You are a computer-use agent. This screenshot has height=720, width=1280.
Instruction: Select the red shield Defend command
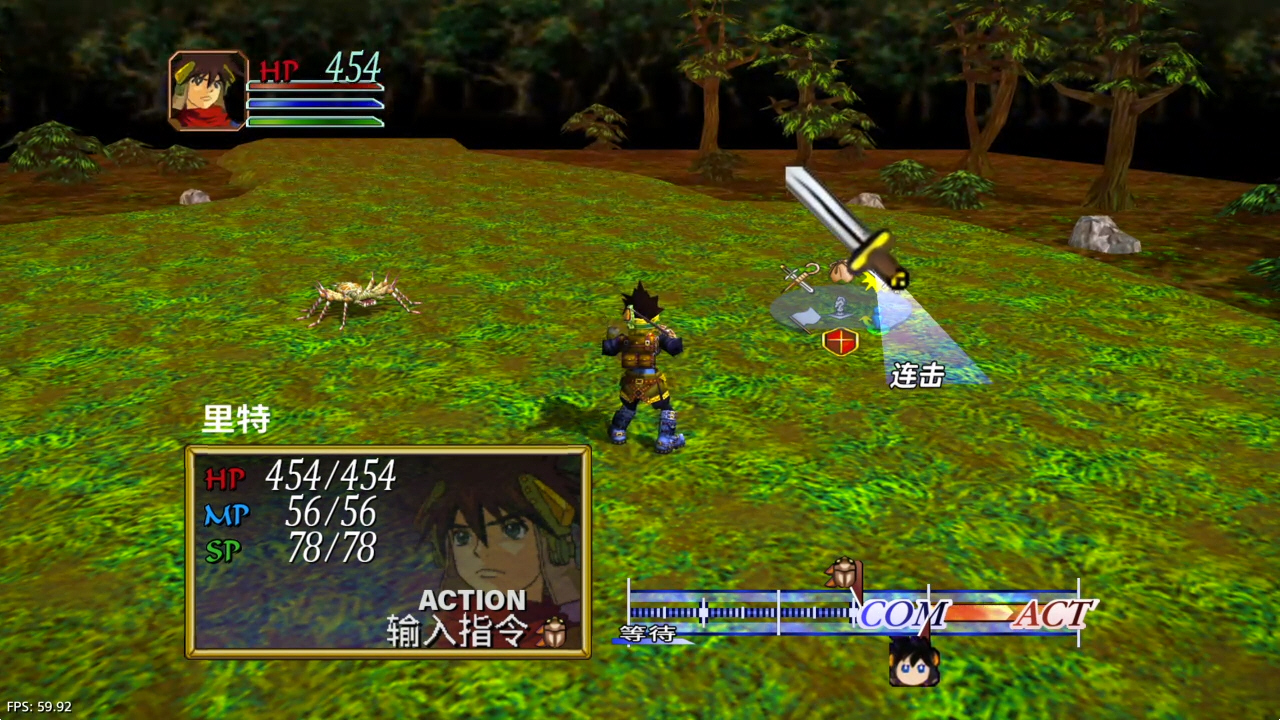[x=840, y=341]
